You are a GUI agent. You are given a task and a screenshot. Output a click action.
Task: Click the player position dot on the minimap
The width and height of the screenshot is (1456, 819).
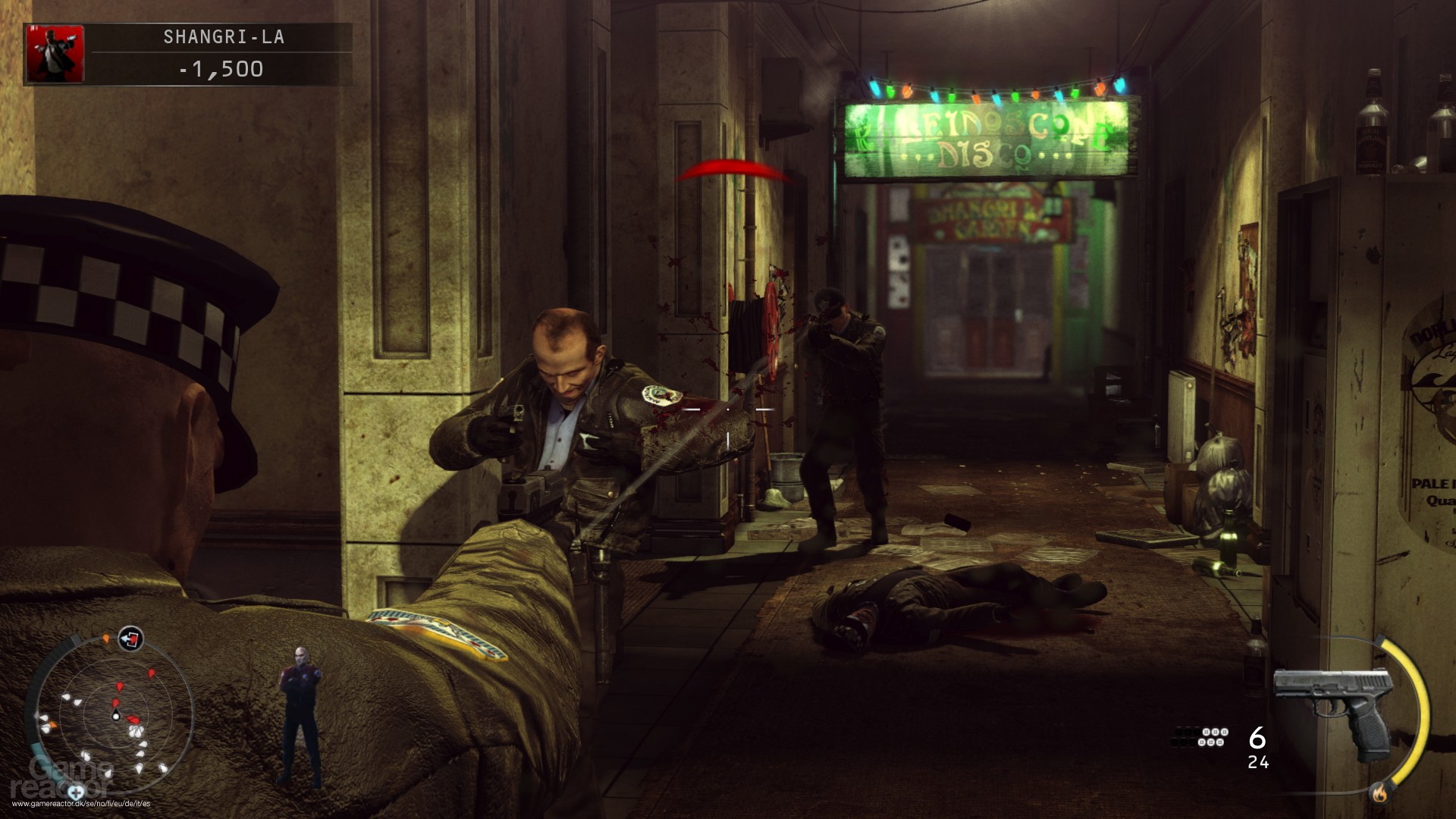pos(116,717)
